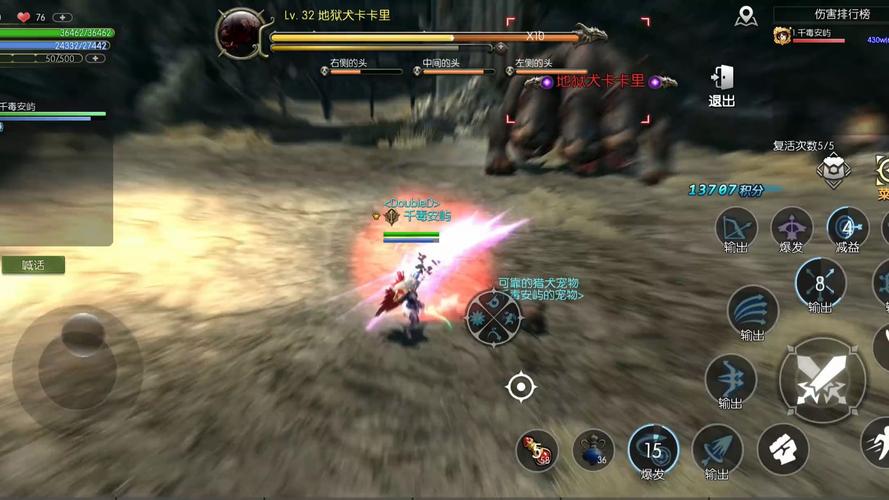Viewport: 889px width, 500px height.
Task: Open the backpack icon below 复活次数
Action: [833, 171]
